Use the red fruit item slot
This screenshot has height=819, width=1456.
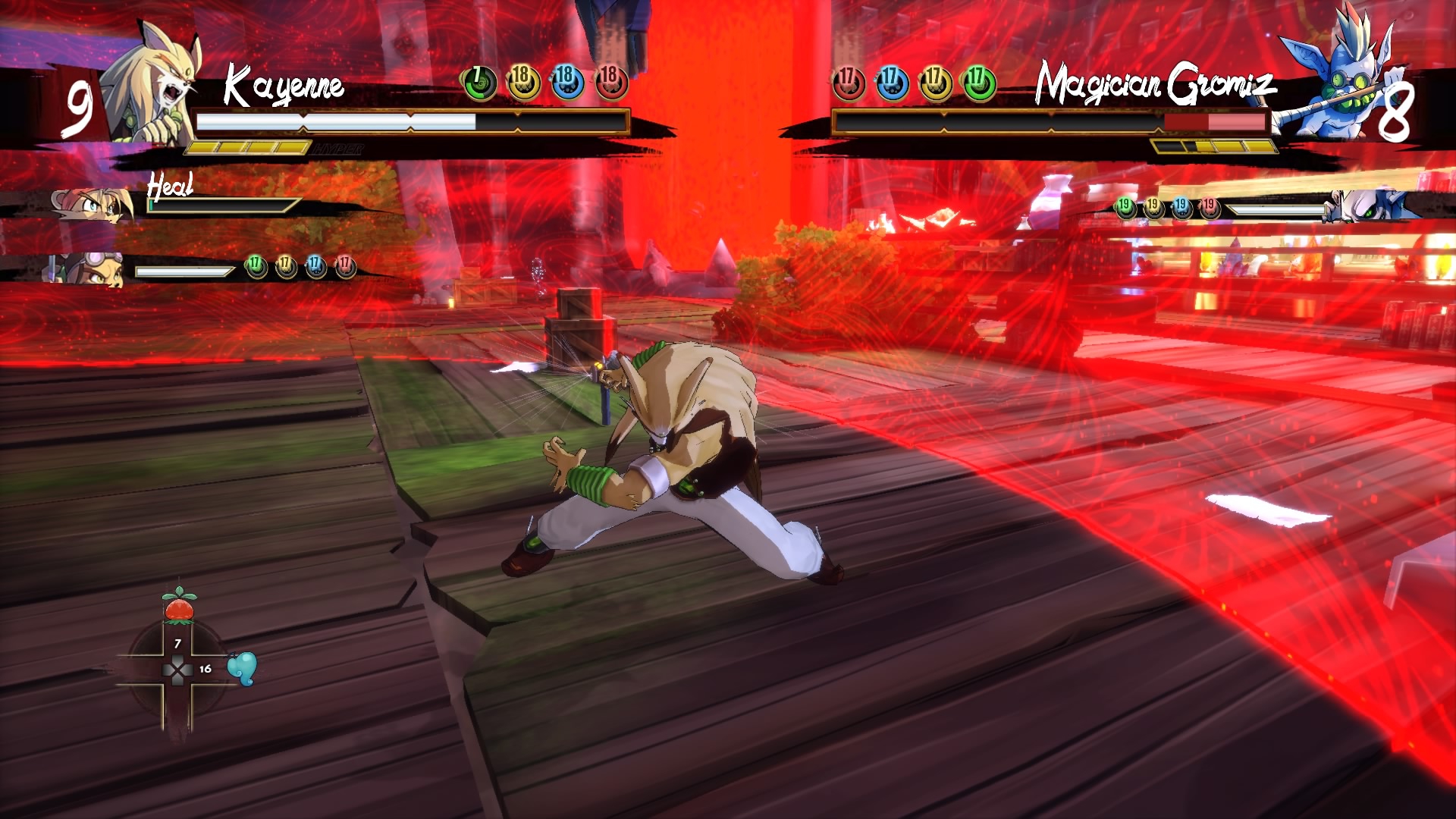179,606
